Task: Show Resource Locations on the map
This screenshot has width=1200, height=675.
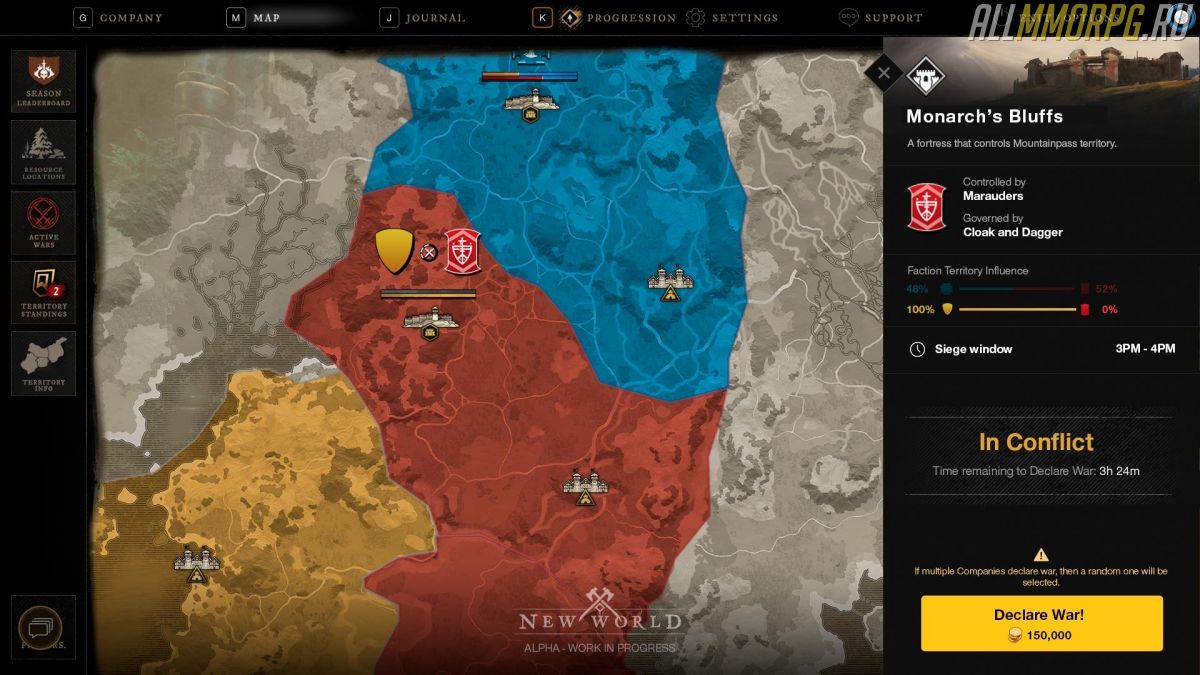Action: coord(43,152)
